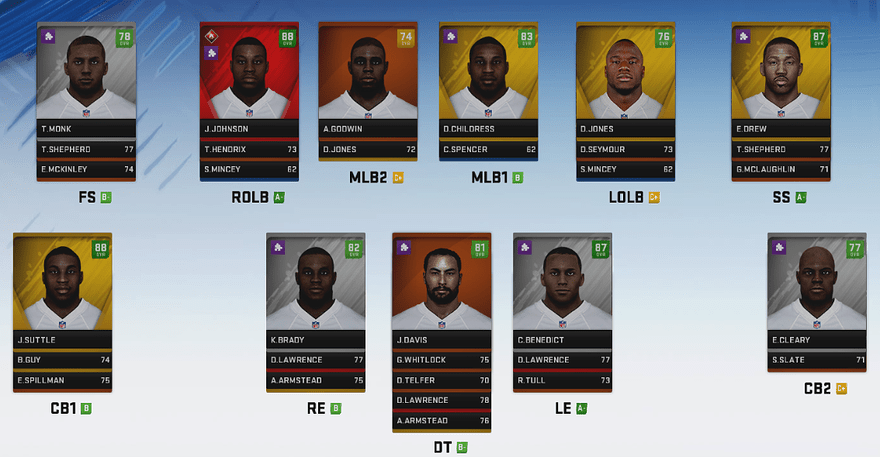The image size is (880, 457).
Task: Open the A.Godwin MLB2 card
Action: coord(367,75)
